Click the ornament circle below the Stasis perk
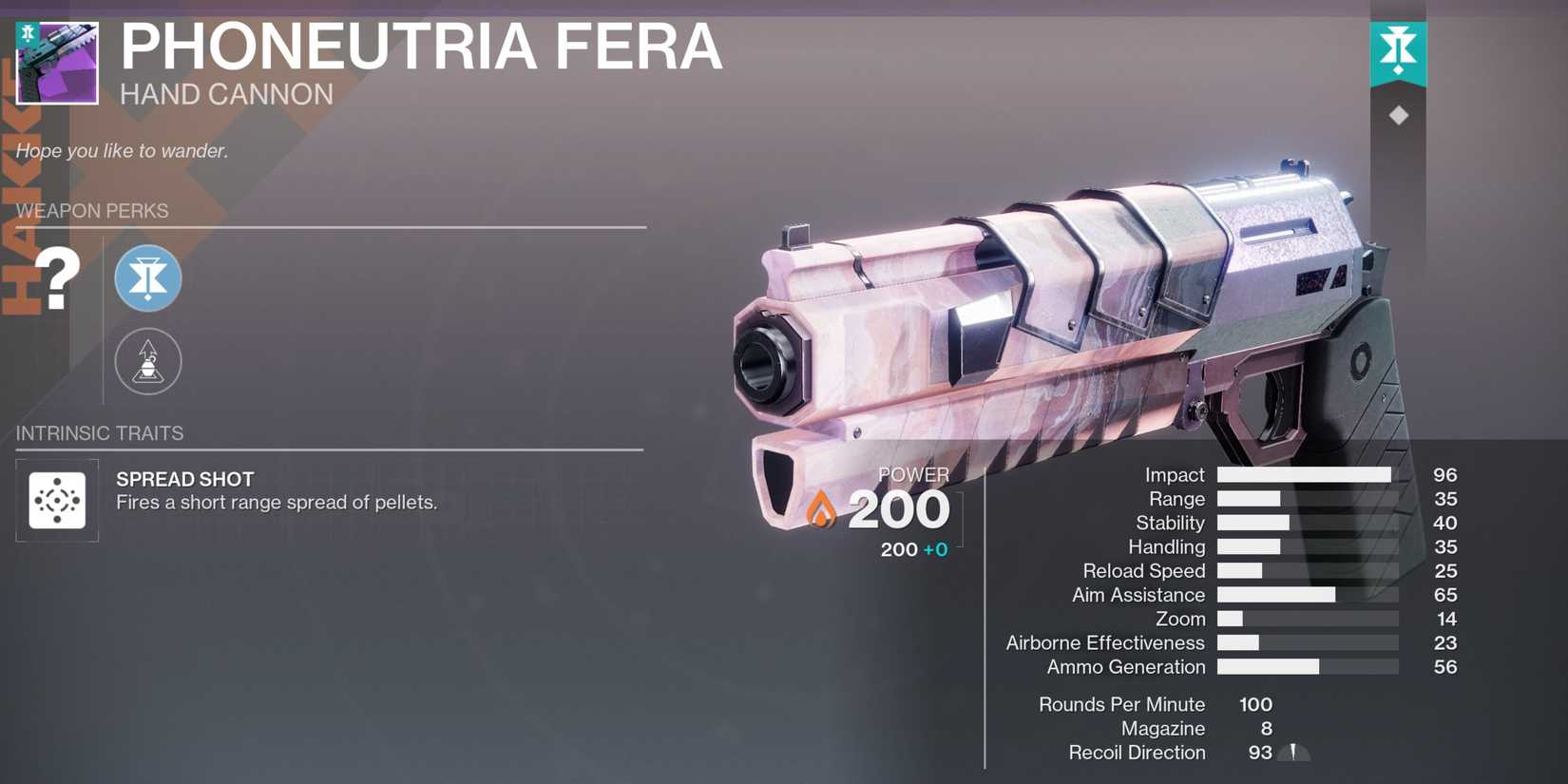Image resolution: width=1568 pixels, height=784 pixels. pos(146,361)
